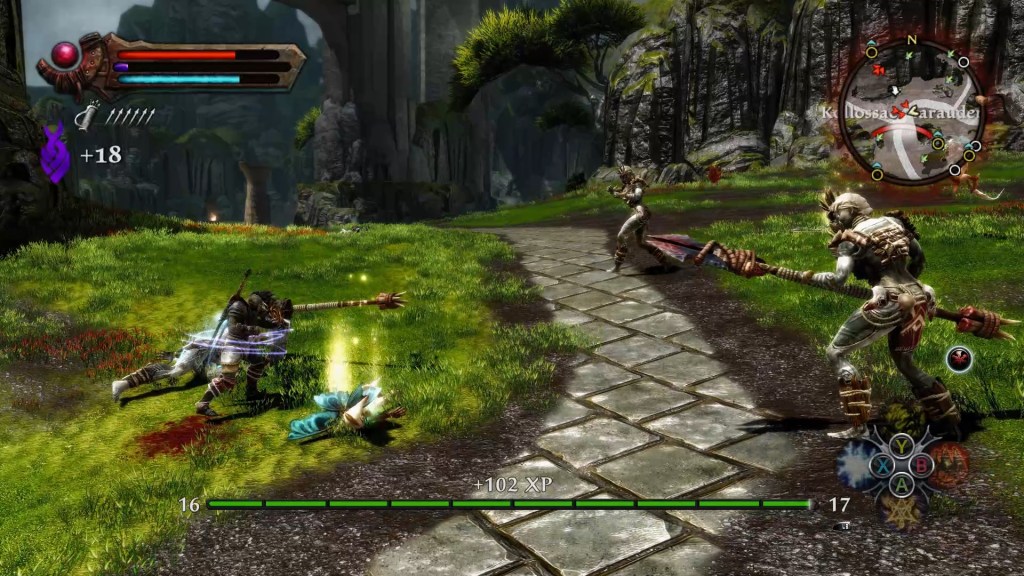Image resolution: width=1024 pixels, height=576 pixels.
Task: Activate the yellow-green ability above the wheel
Action: tap(903, 420)
